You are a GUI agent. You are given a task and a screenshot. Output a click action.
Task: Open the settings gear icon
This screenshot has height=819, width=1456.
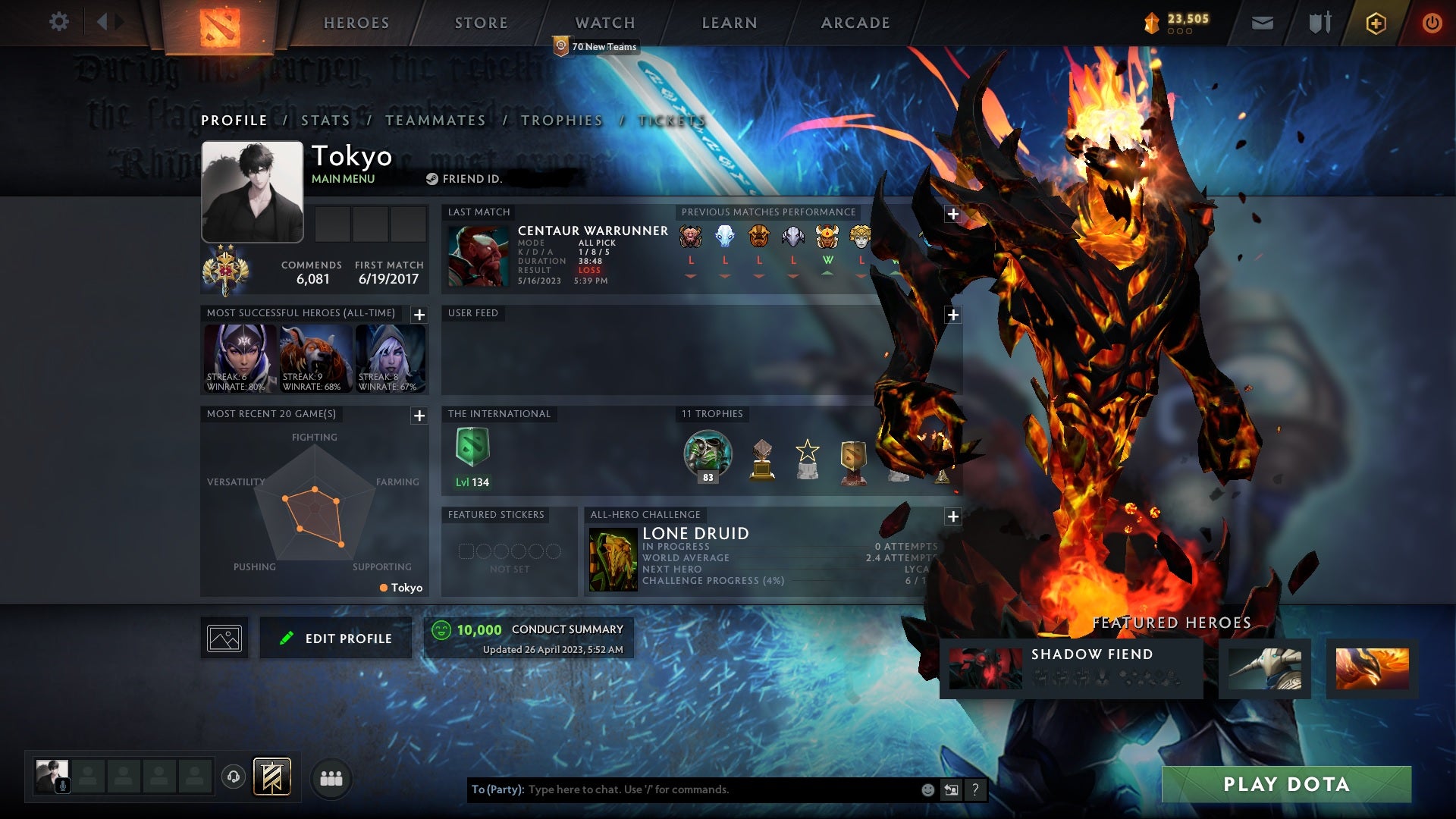pyautogui.click(x=59, y=22)
